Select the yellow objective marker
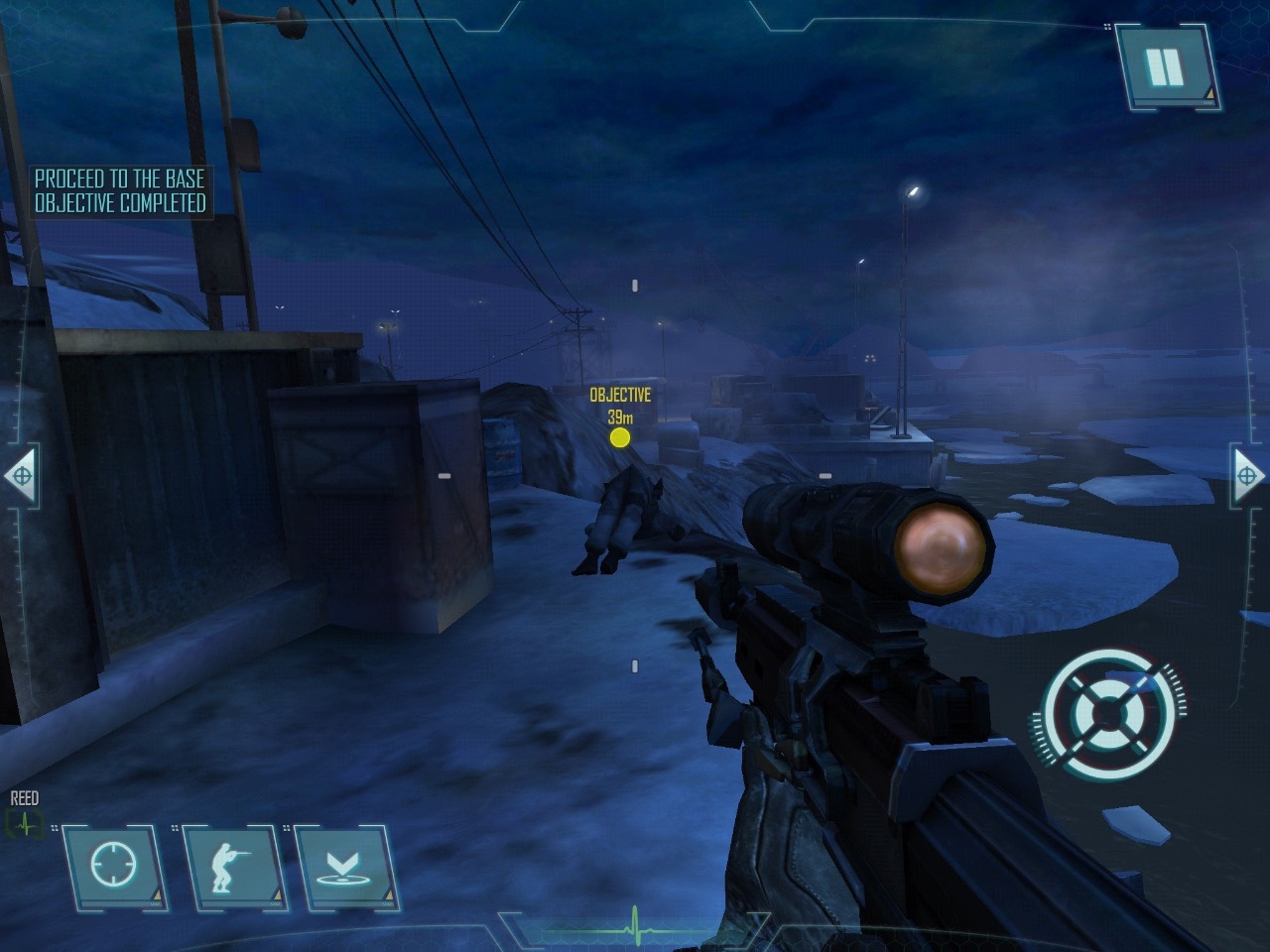The height and width of the screenshot is (952, 1270). 620,437
